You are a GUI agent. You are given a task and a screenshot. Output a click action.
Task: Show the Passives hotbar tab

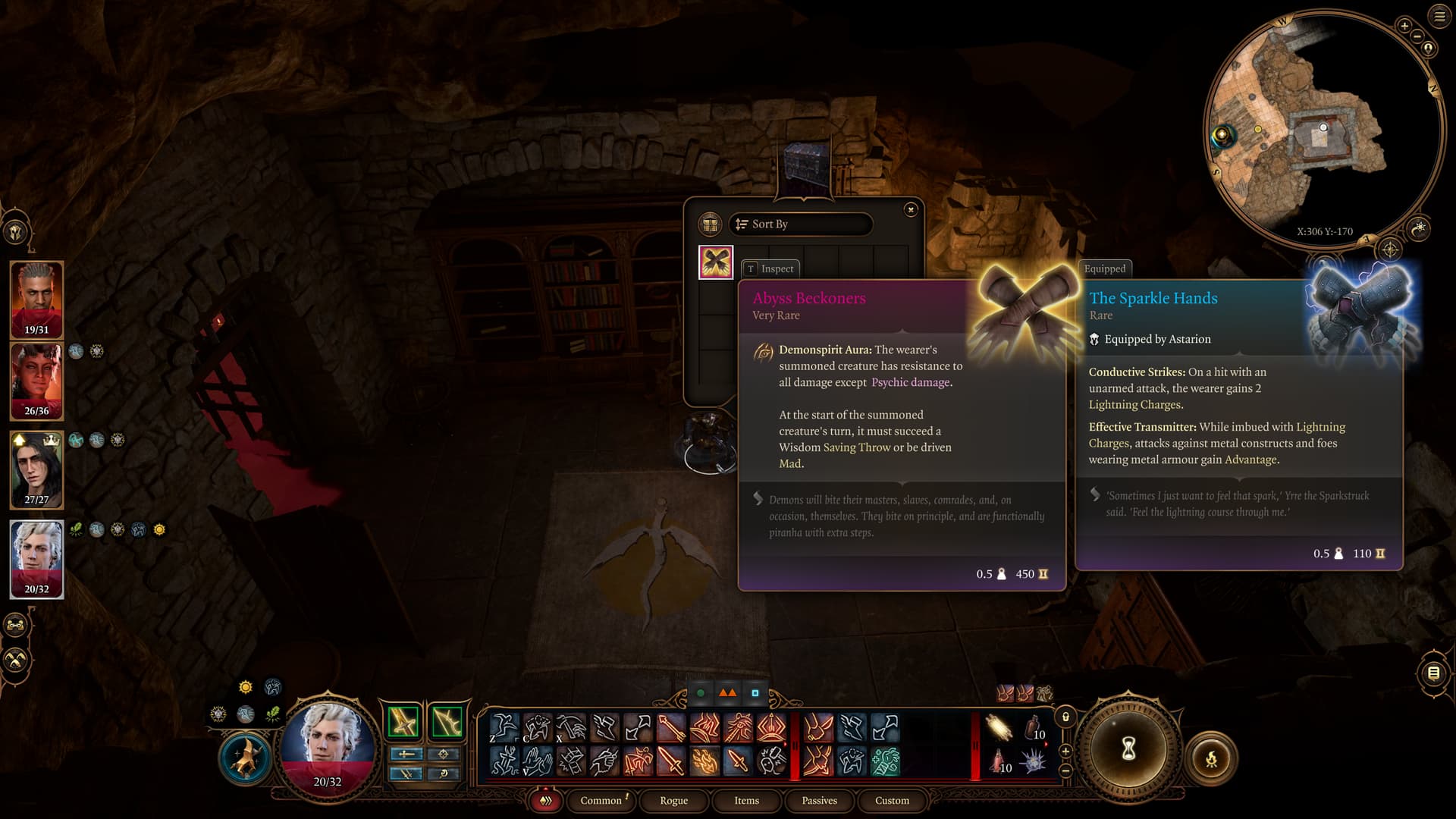pyautogui.click(x=819, y=800)
